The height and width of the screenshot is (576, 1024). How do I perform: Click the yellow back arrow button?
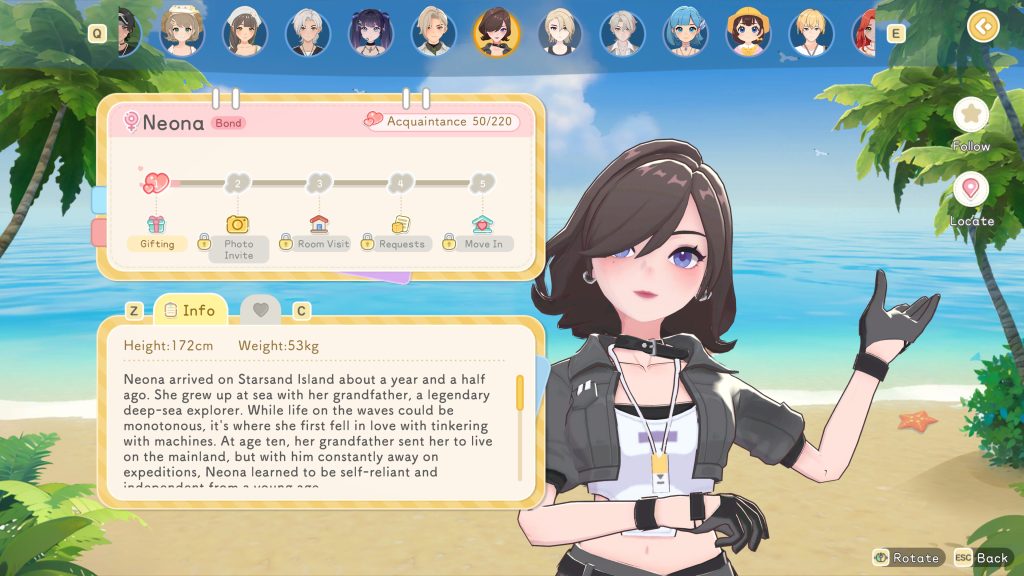click(x=983, y=26)
